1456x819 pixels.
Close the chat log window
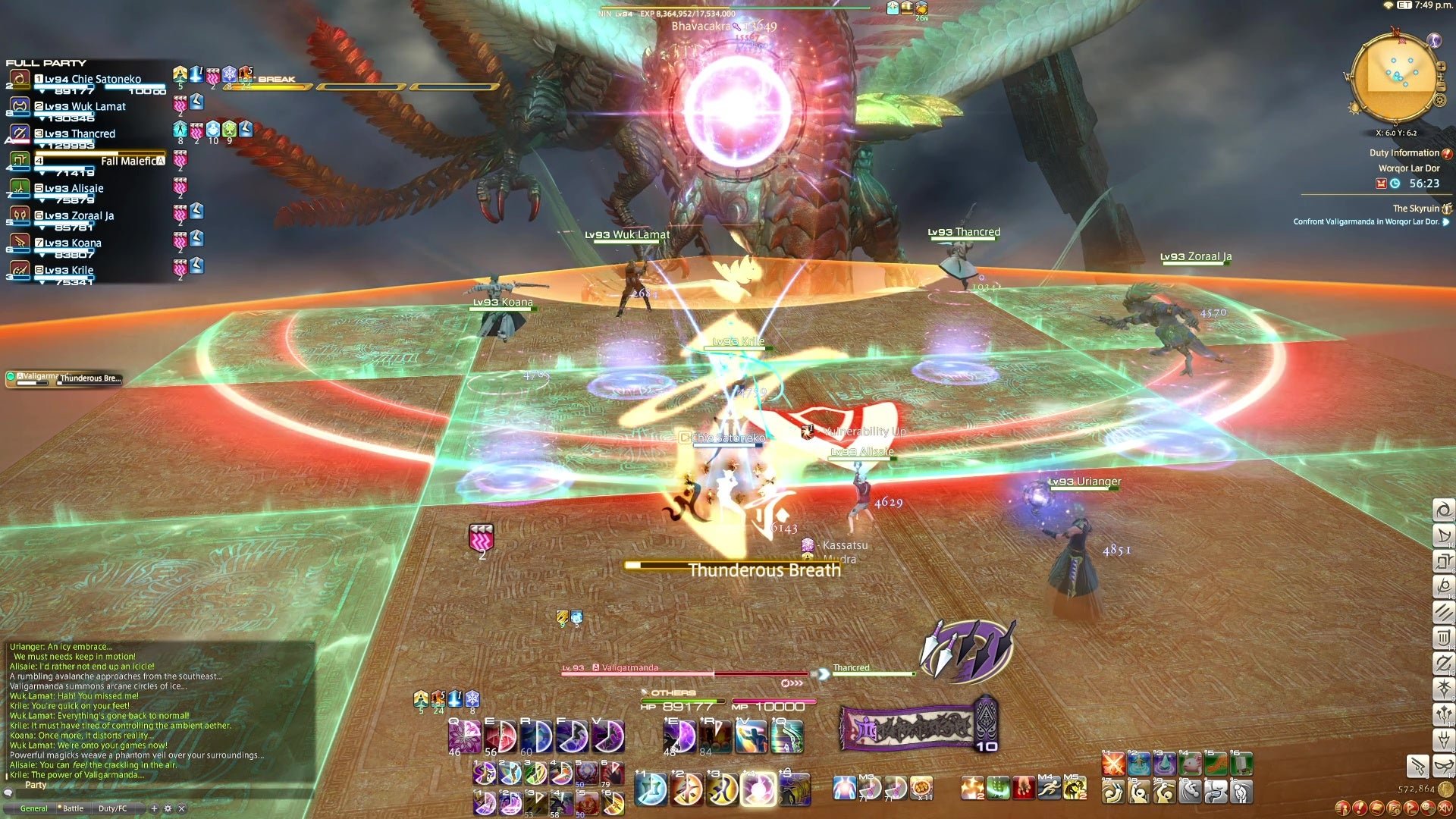181,808
